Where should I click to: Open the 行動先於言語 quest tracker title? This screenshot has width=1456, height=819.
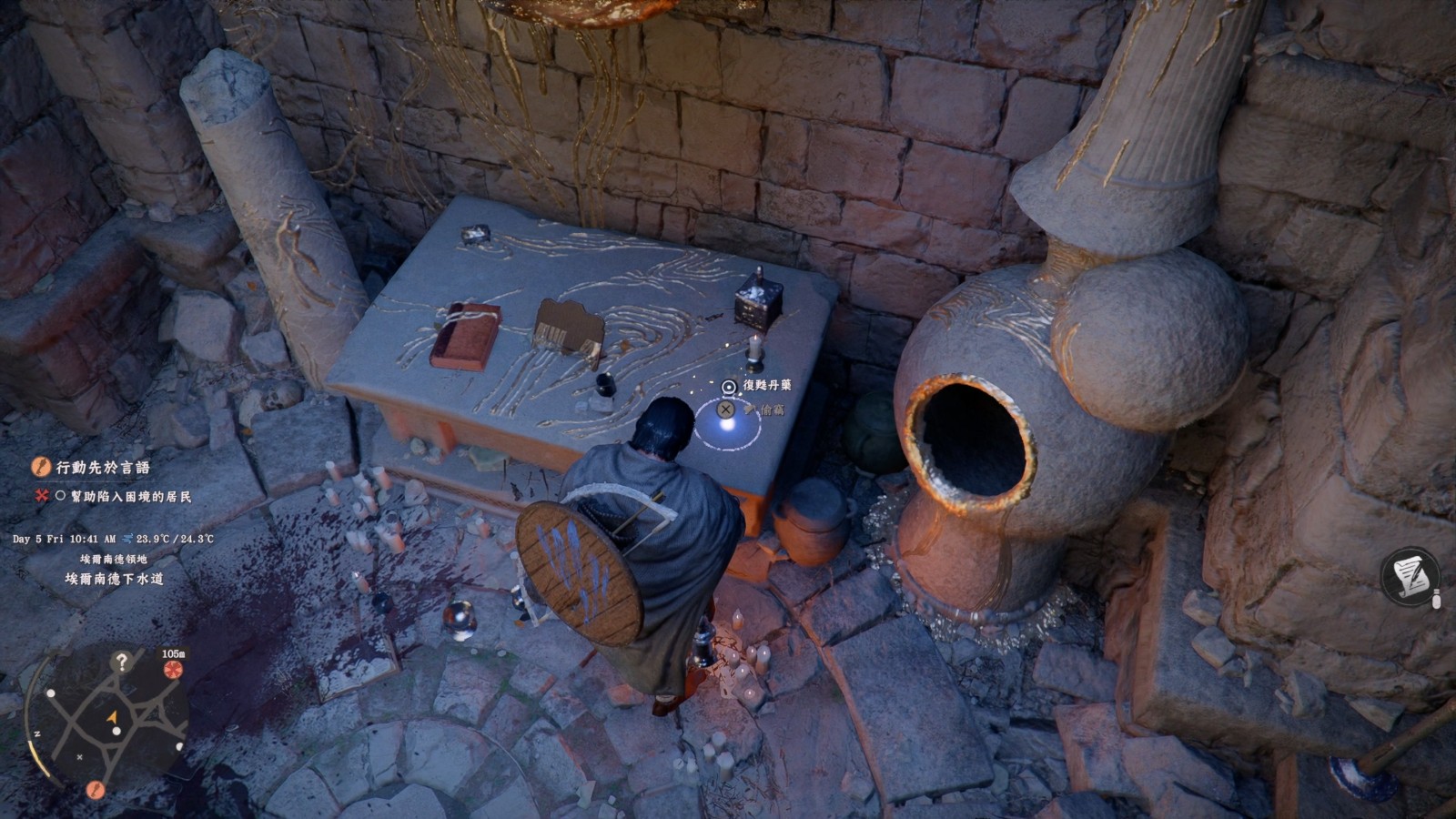[x=103, y=468]
